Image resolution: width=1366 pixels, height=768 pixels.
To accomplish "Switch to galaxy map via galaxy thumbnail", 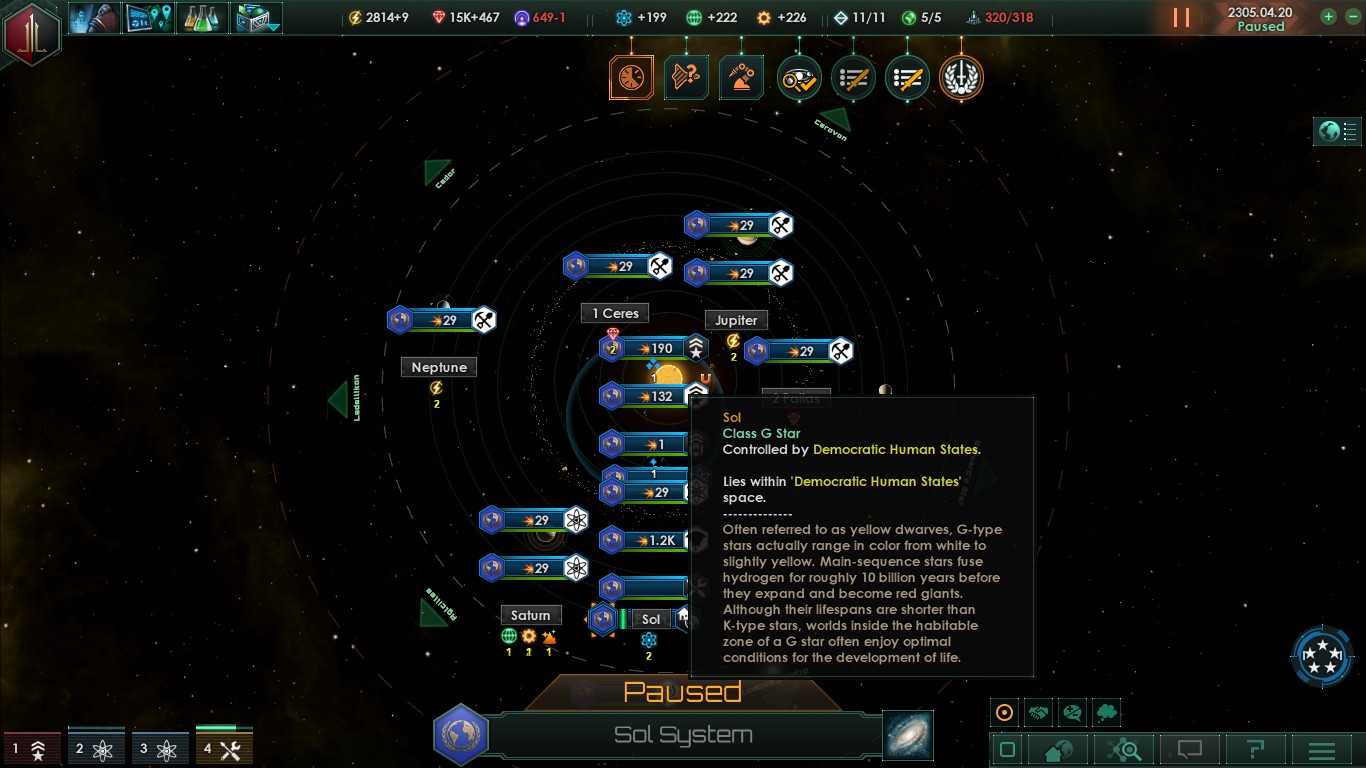I will (x=908, y=735).
